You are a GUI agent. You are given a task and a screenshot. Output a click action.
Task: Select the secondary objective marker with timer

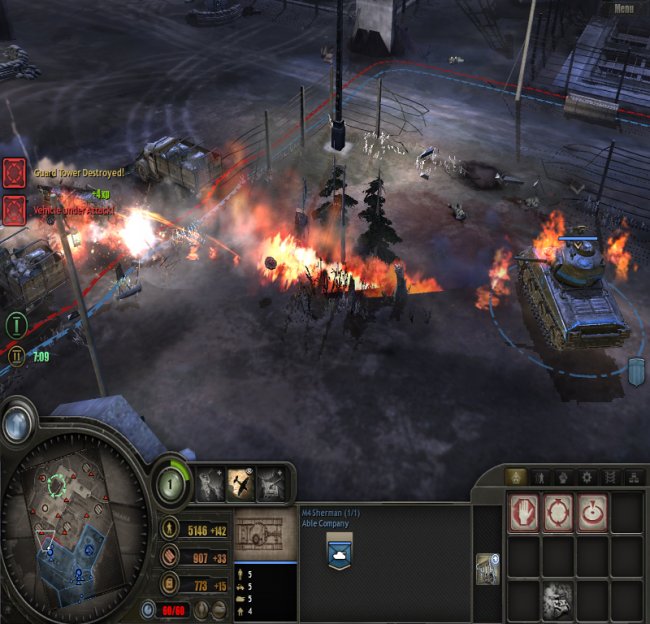coord(16,355)
